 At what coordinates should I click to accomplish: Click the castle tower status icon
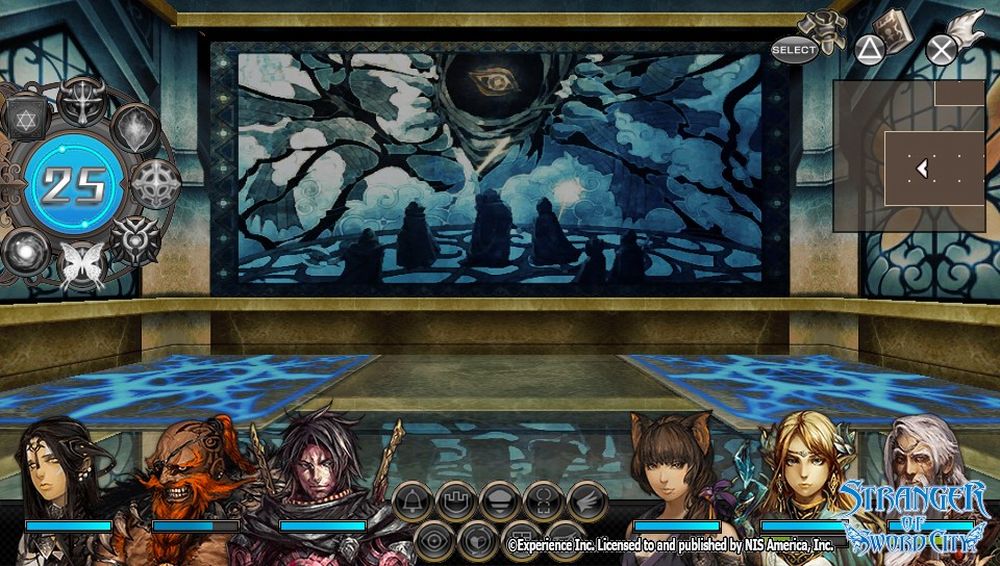455,501
